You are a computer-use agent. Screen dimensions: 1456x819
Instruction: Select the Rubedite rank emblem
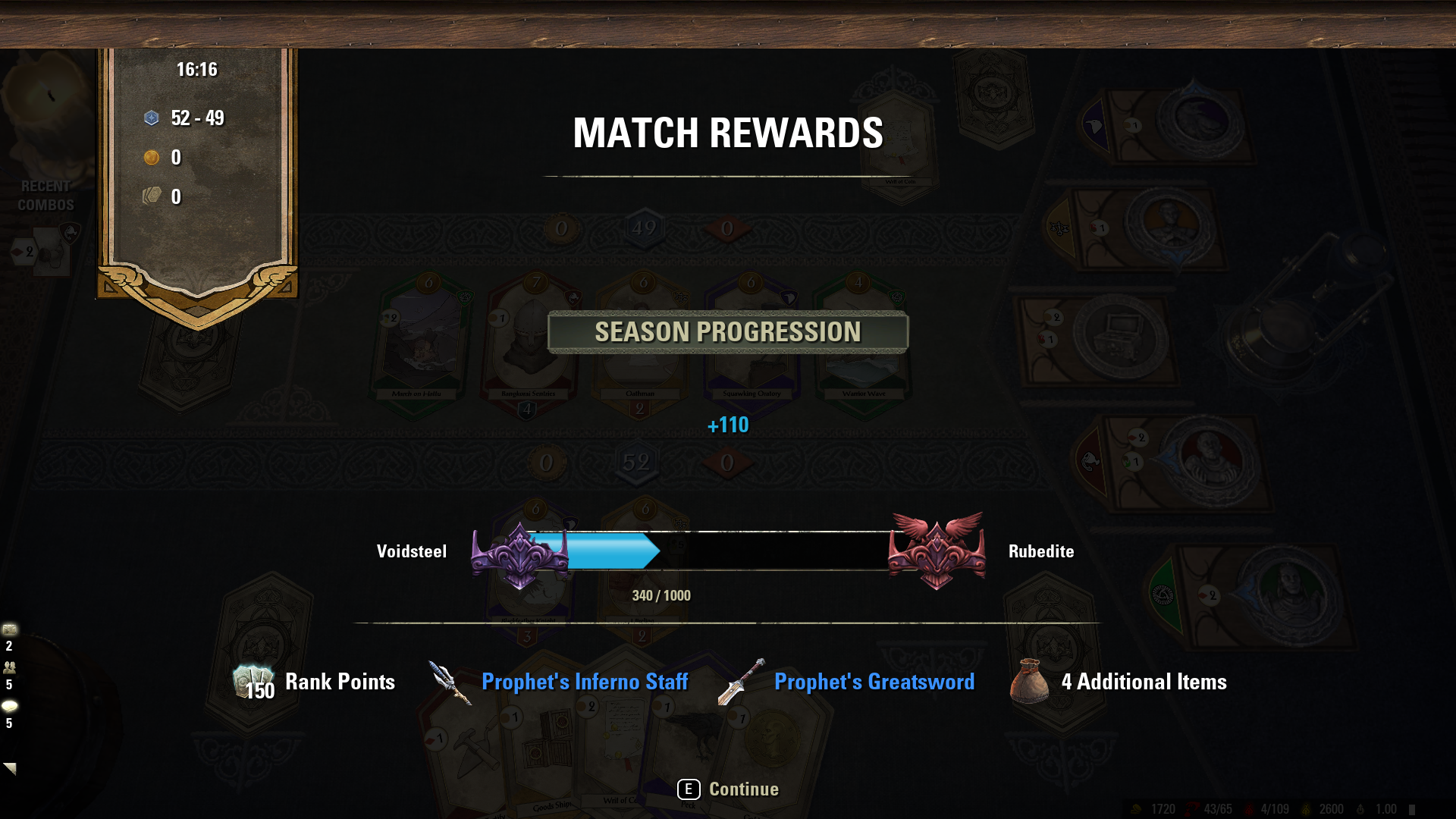point(938,554)
